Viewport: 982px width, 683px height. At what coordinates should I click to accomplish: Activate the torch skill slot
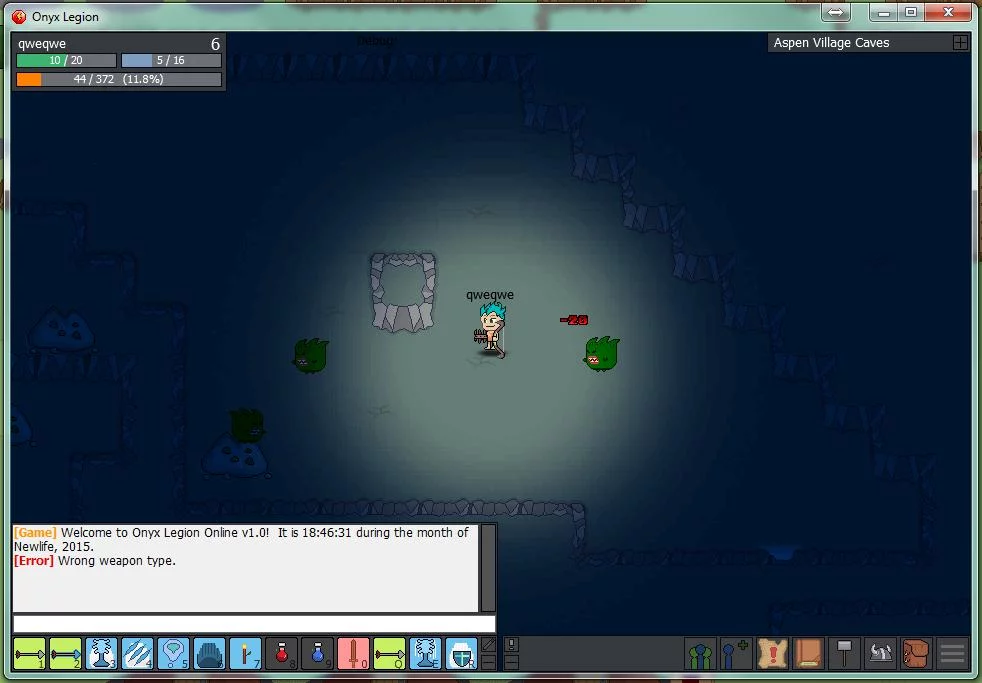point(245,653)
